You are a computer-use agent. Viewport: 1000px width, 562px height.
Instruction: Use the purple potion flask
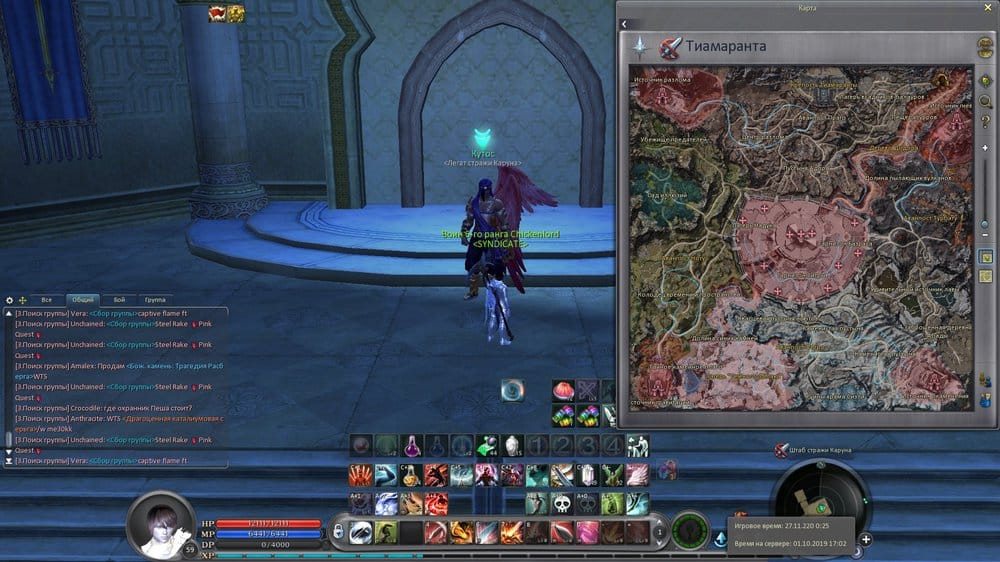coord(412,446)
